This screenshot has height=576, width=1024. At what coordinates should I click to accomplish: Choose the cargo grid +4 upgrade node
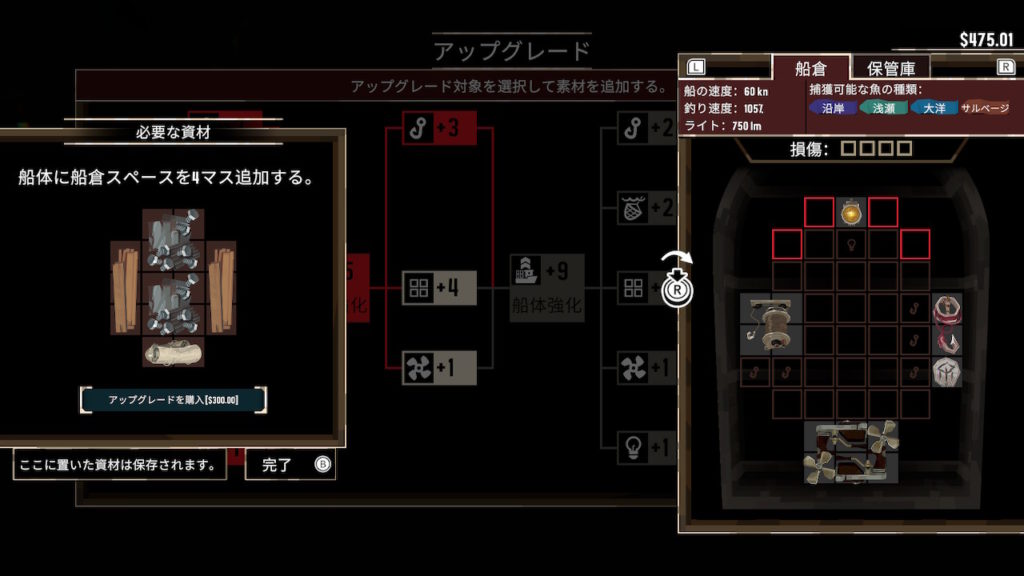pyautogui.click(x=439, y=288)
